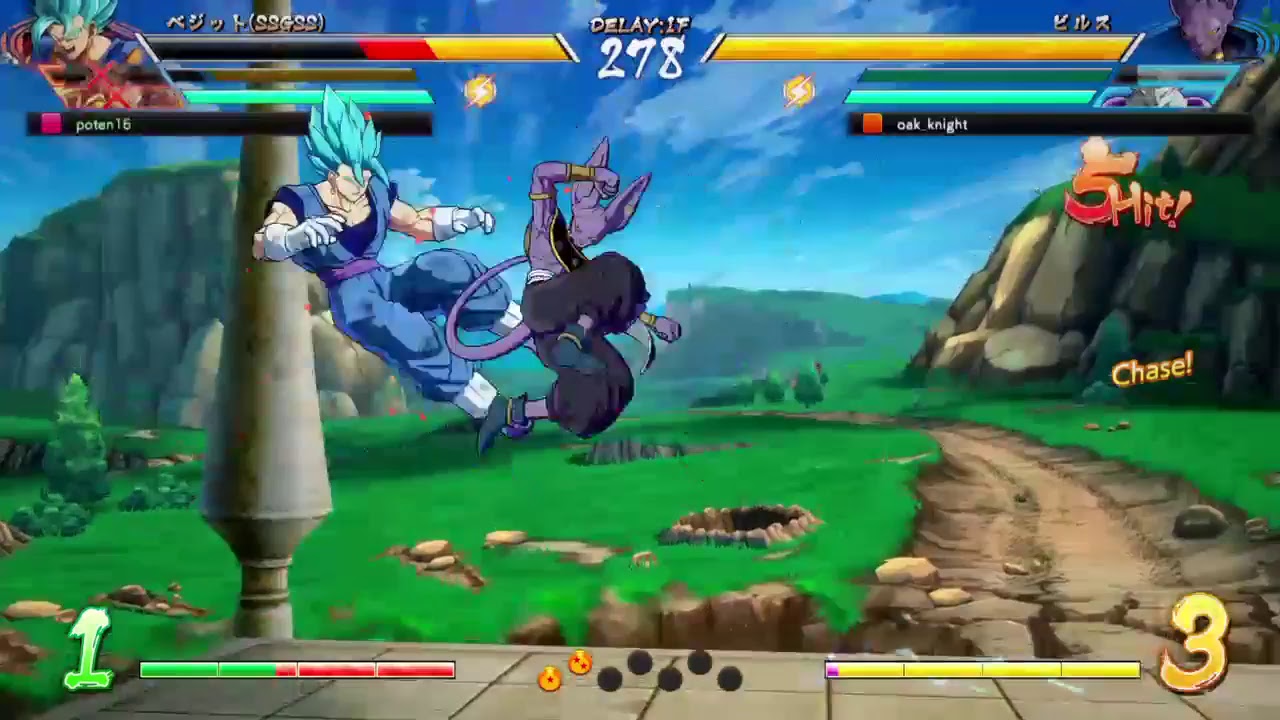Click the Chase! prompt text
The height and width of the screenshot is (720, 1280).
click(1152, 371)
